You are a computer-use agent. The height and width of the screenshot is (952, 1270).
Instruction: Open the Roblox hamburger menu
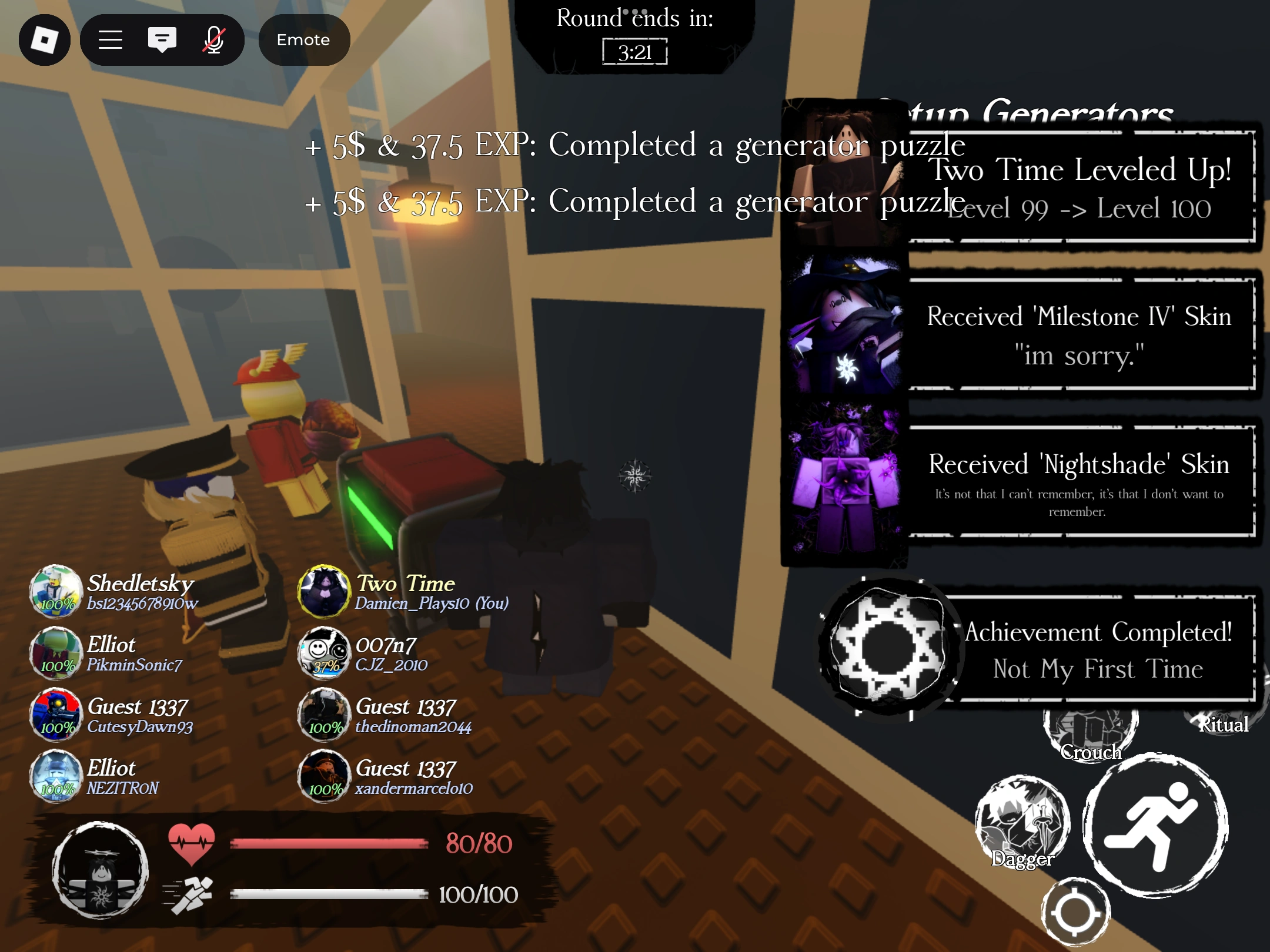point(111,39)
